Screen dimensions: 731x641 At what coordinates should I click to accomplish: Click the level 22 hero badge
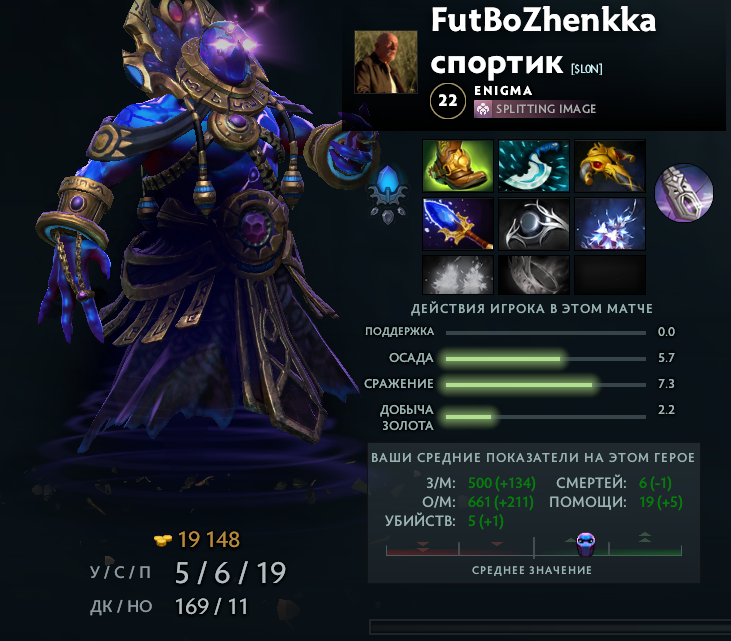449,101
